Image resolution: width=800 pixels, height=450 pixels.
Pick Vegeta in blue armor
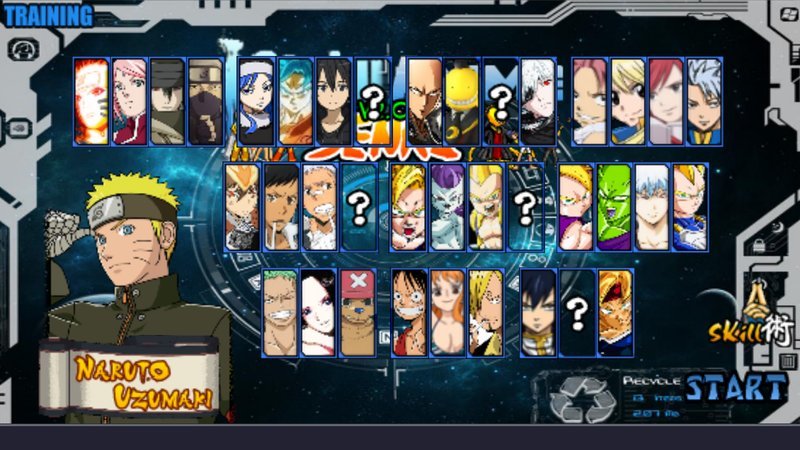688,206
